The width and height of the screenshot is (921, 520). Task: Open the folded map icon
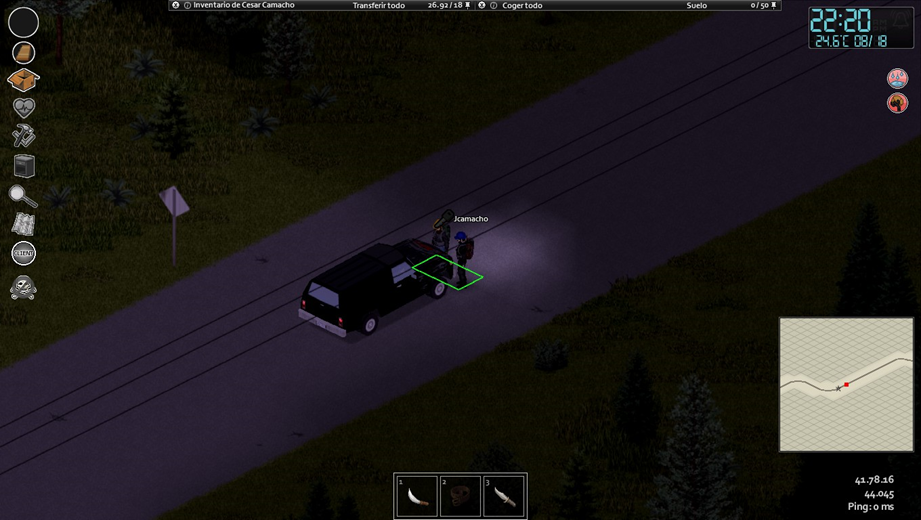point(23,225)
